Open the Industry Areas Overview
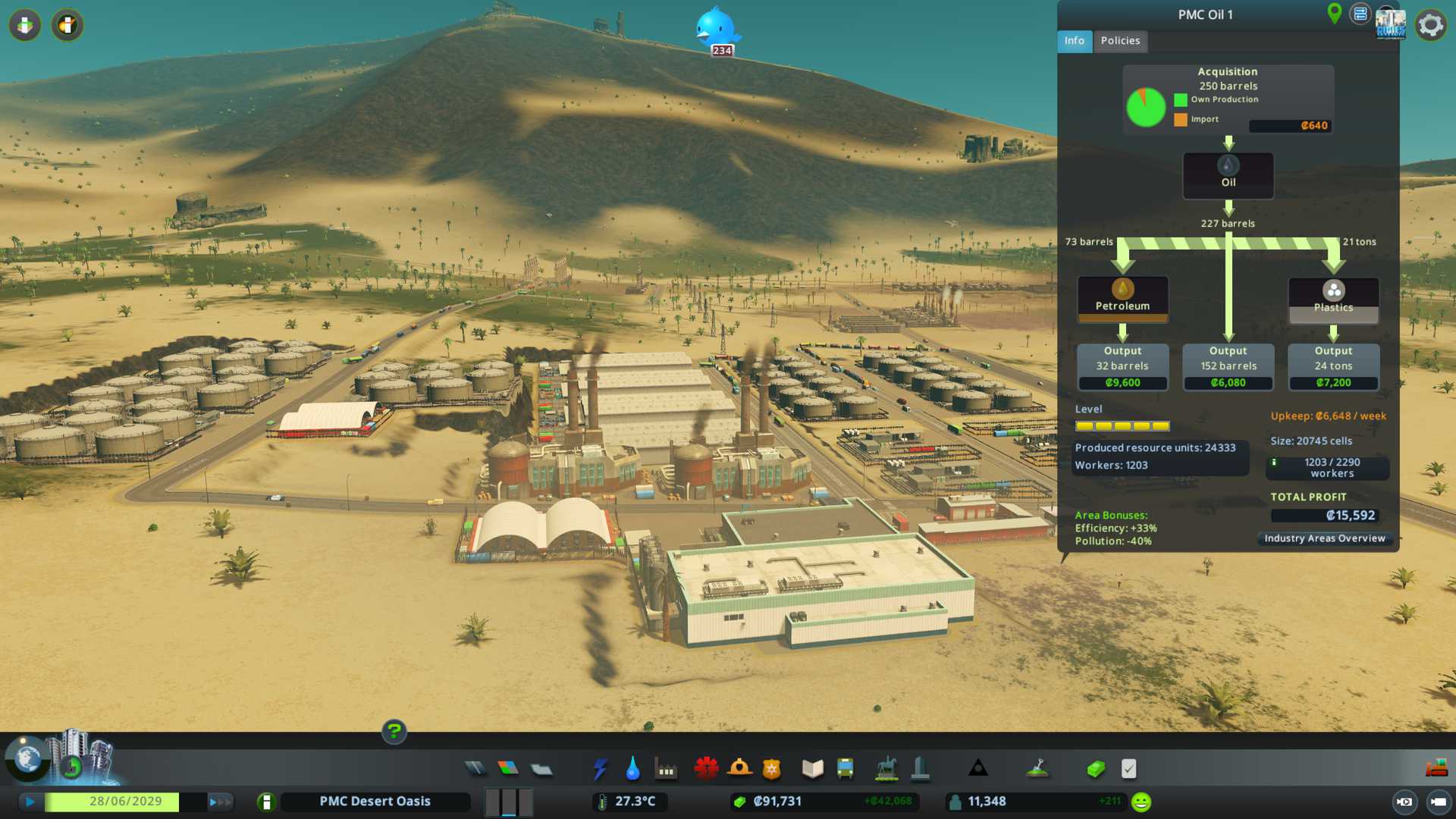The height and width of the screenshot is (819, 1456). click(x=1324, y=538)
